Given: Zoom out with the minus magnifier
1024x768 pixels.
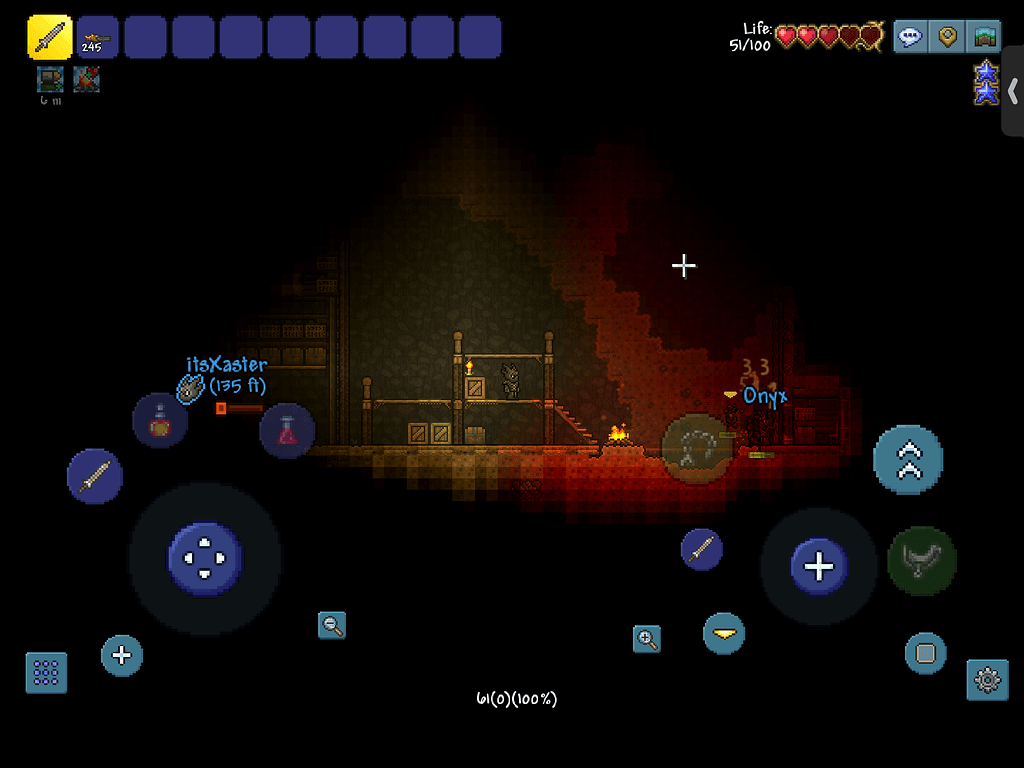Looking at the screenshot, I should click(332, 626).
